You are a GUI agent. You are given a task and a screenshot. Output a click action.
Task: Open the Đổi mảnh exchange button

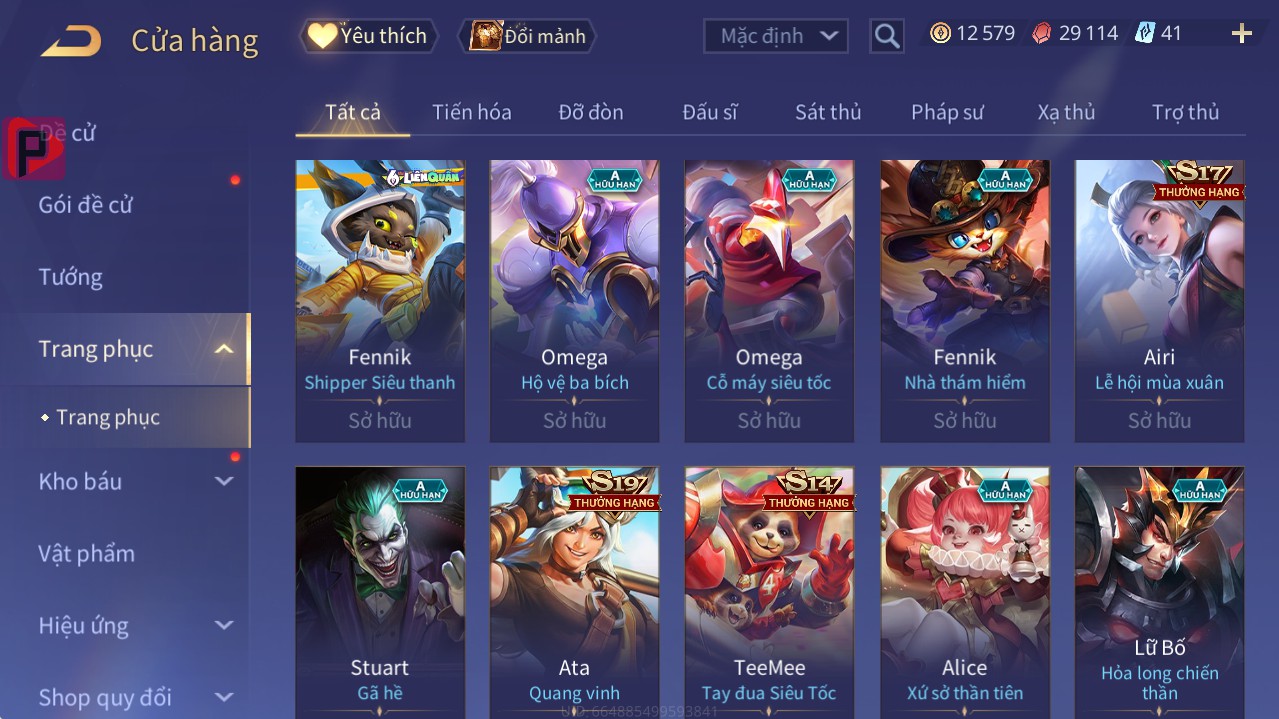527,36
